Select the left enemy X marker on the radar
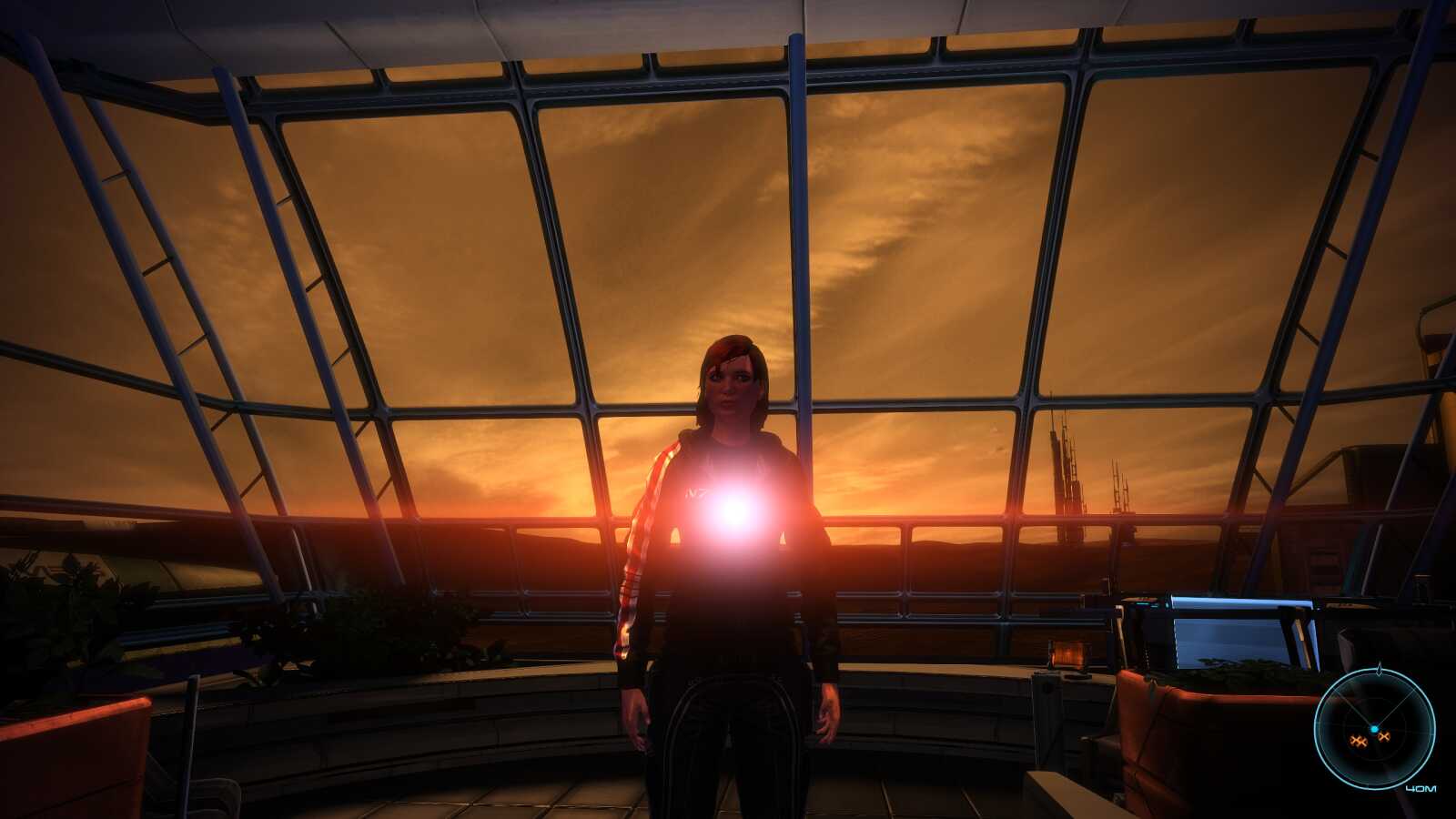Image resolution: width=1456 pixels, height=819 pixels. (1355, 740)
